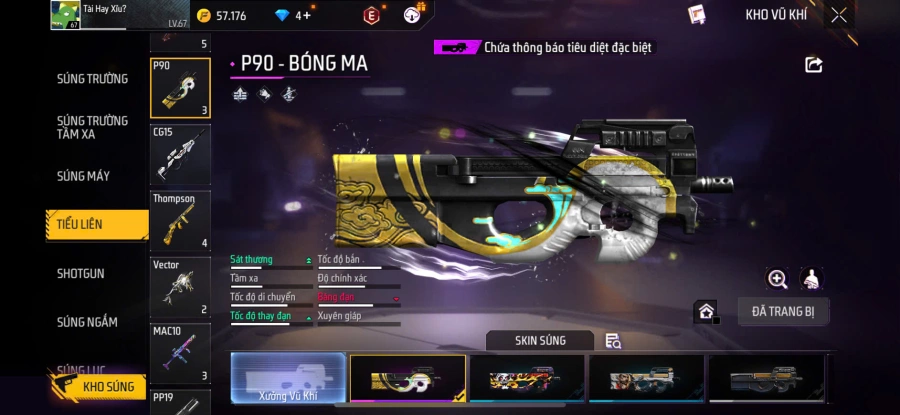The image size is (900, 415).
Task: Click the share icon
Action: click(x=813, y=64)
